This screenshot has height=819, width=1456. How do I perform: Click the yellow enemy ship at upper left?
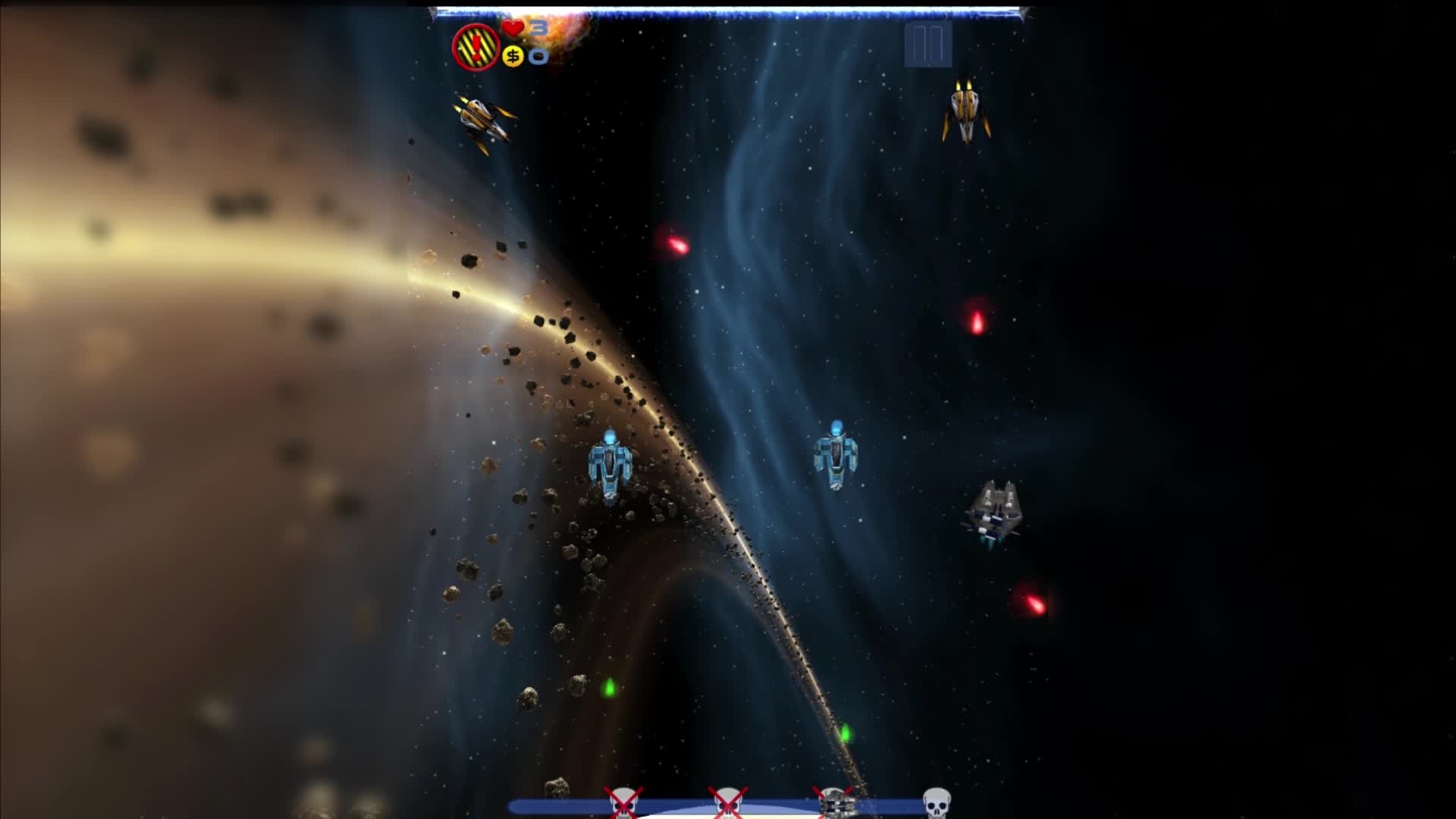pos(484,123)
